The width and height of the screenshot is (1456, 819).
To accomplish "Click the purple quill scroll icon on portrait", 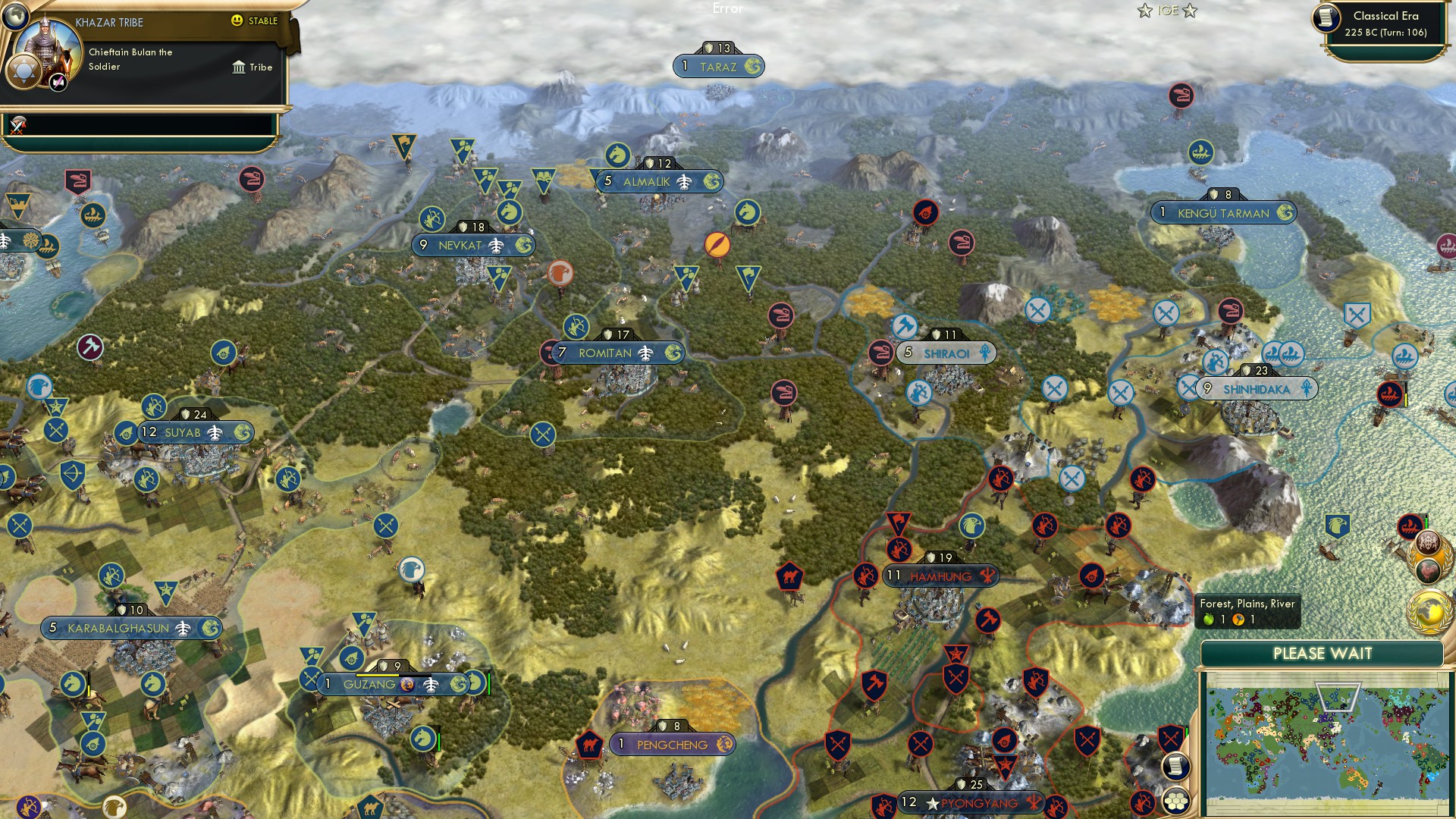I will 59,82.
